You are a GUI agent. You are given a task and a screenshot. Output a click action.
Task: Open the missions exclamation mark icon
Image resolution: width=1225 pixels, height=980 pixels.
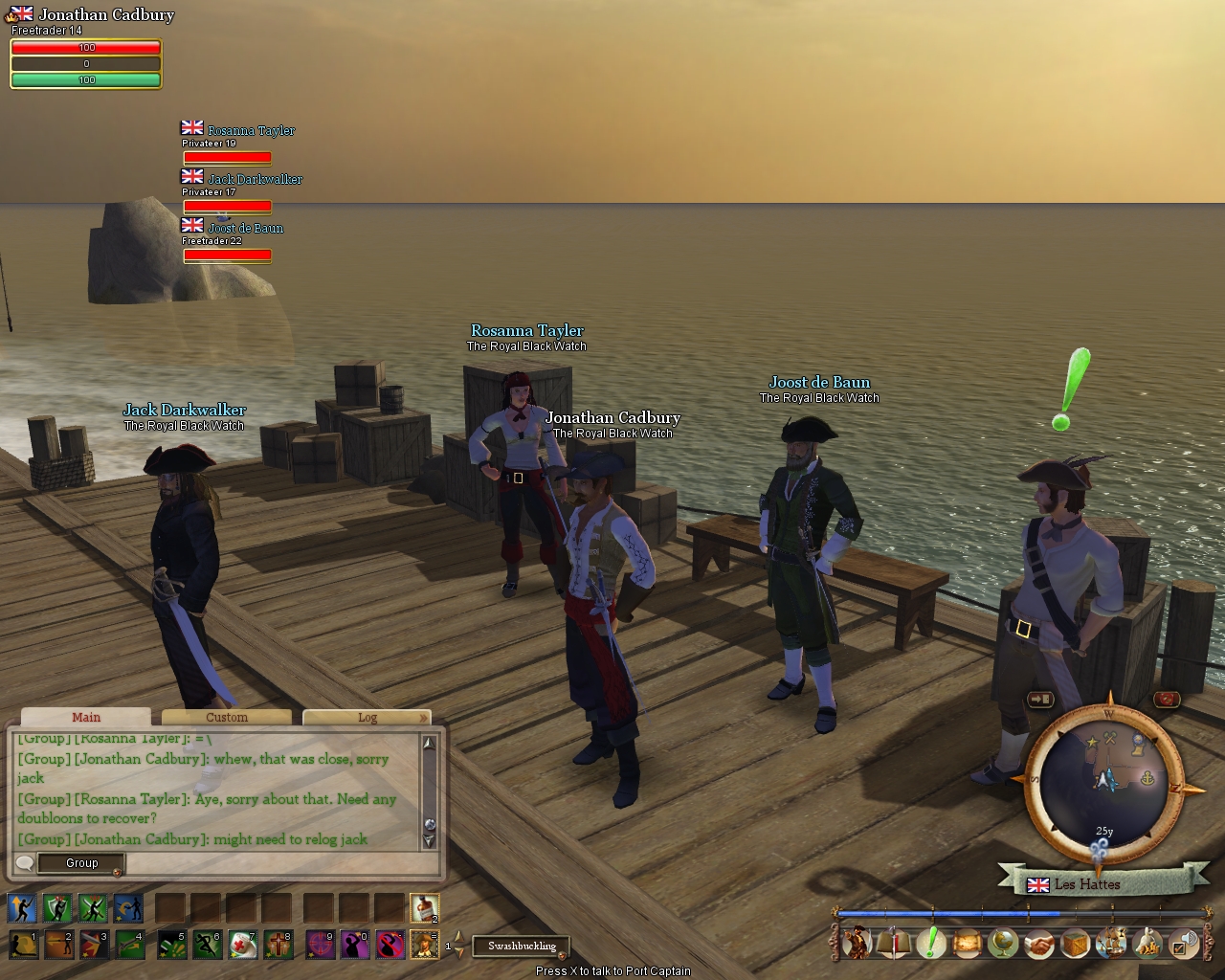click(x=930, y=944)
